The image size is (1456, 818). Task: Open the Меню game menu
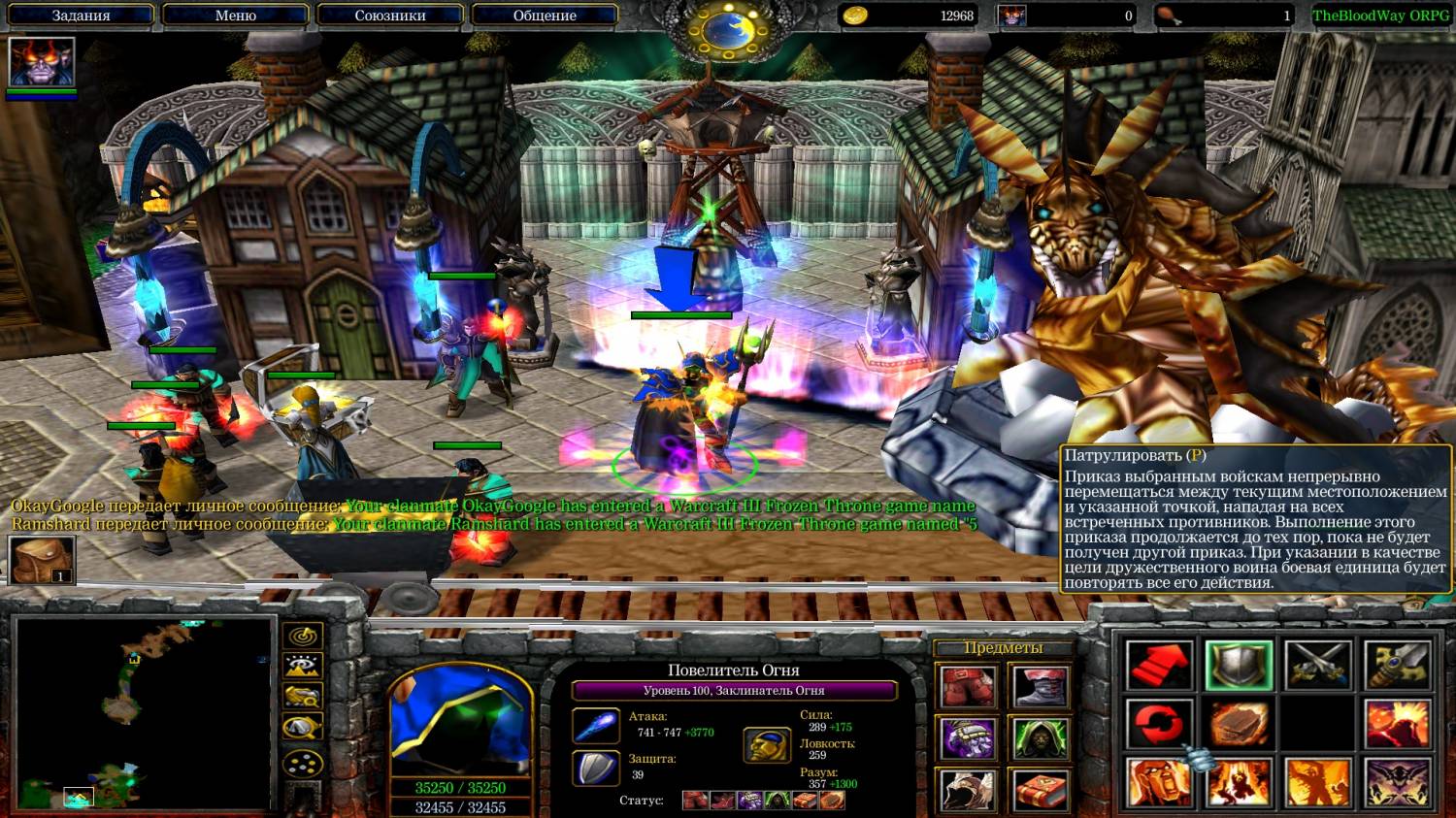pyautogui.click(x=235, y=16)
